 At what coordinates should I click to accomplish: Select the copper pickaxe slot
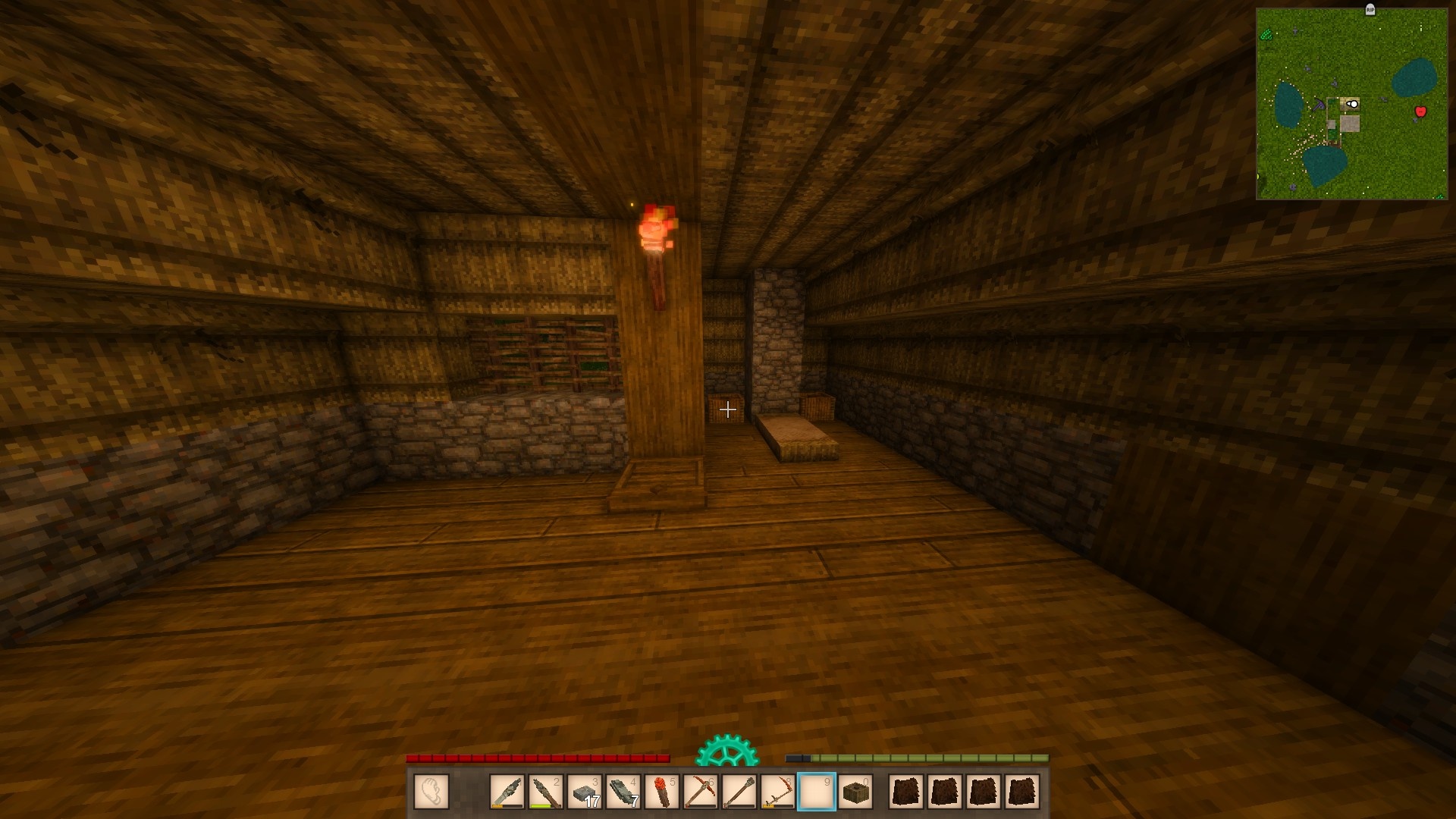pos(701,792)
